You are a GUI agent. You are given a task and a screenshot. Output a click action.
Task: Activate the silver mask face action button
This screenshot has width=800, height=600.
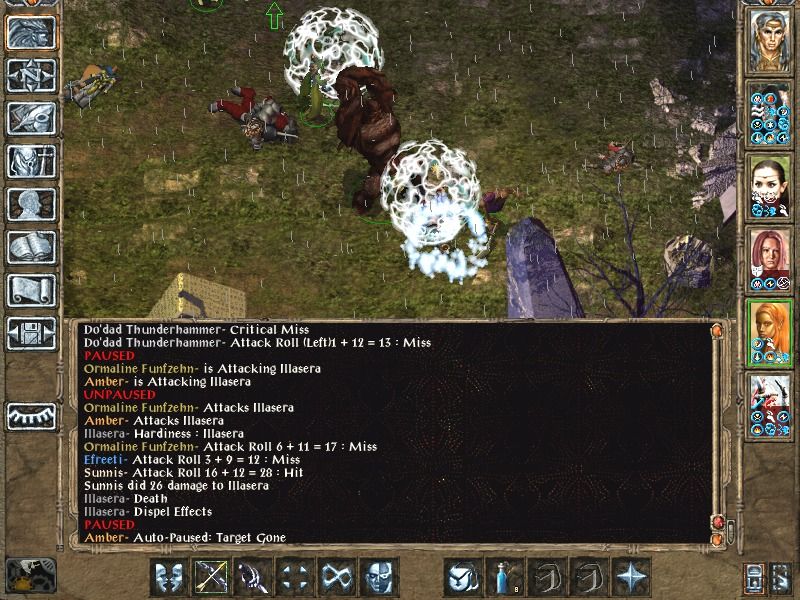tap(380, 577)
